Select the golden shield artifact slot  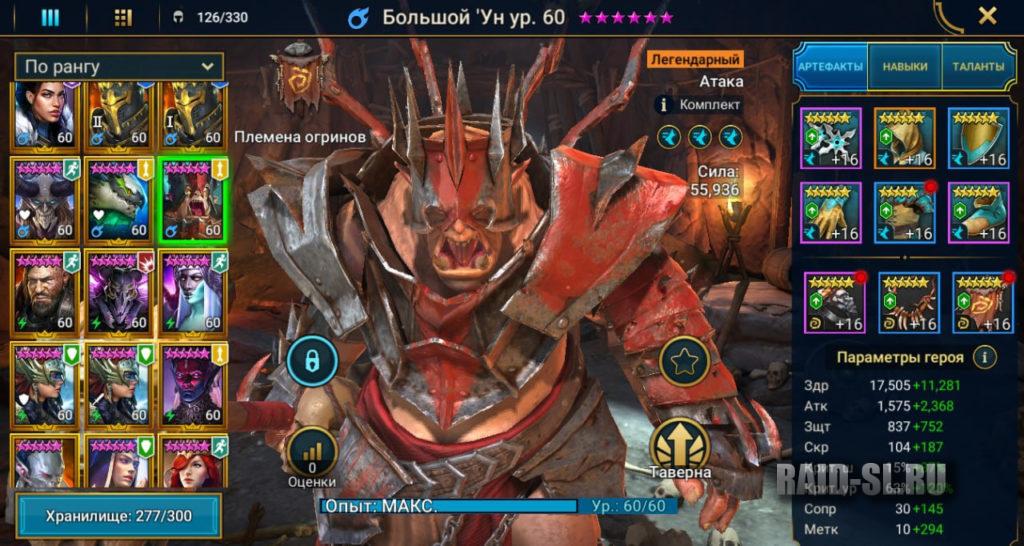[978, 138]
